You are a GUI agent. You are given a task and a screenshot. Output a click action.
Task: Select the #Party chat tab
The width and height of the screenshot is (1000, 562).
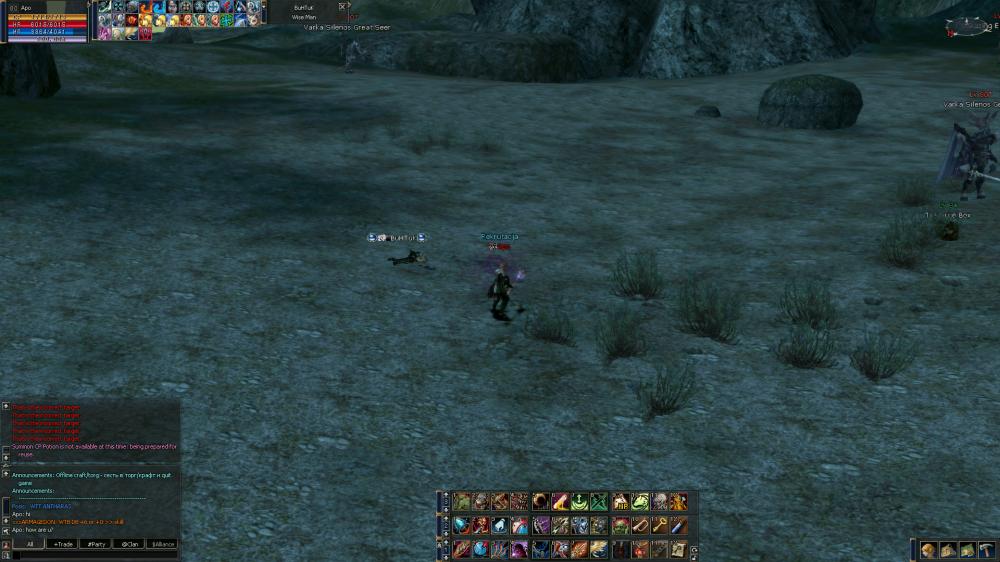pyautogui.click(x=97, y=544)
